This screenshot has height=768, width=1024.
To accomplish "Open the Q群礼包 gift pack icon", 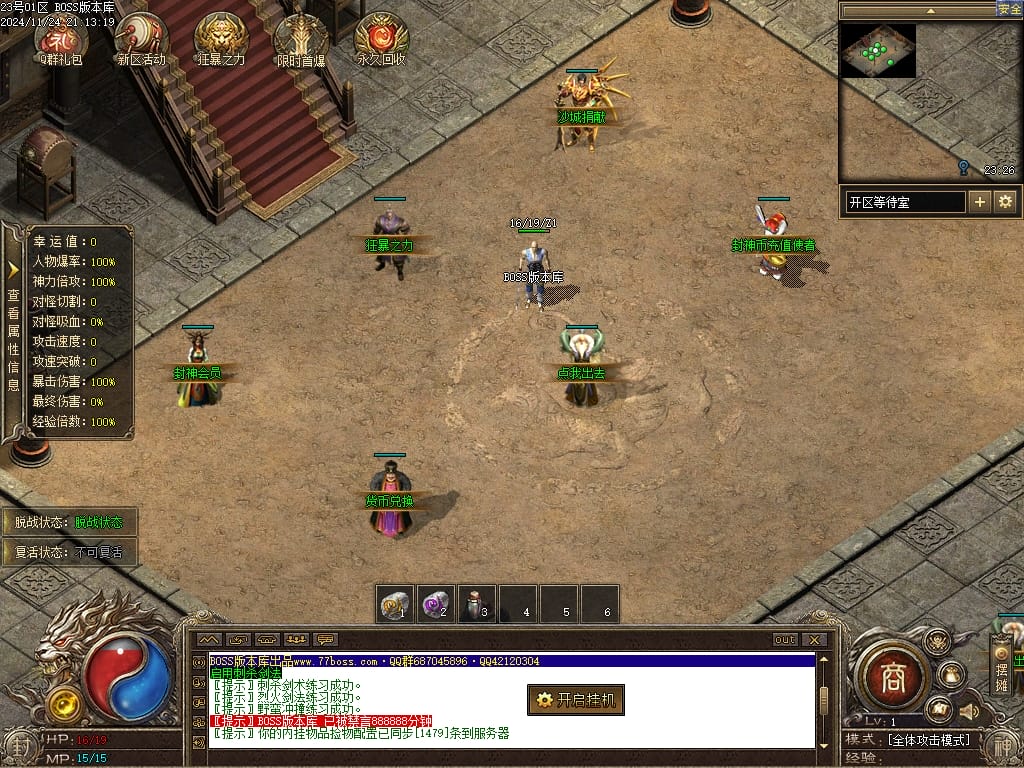I will (61, 40).
